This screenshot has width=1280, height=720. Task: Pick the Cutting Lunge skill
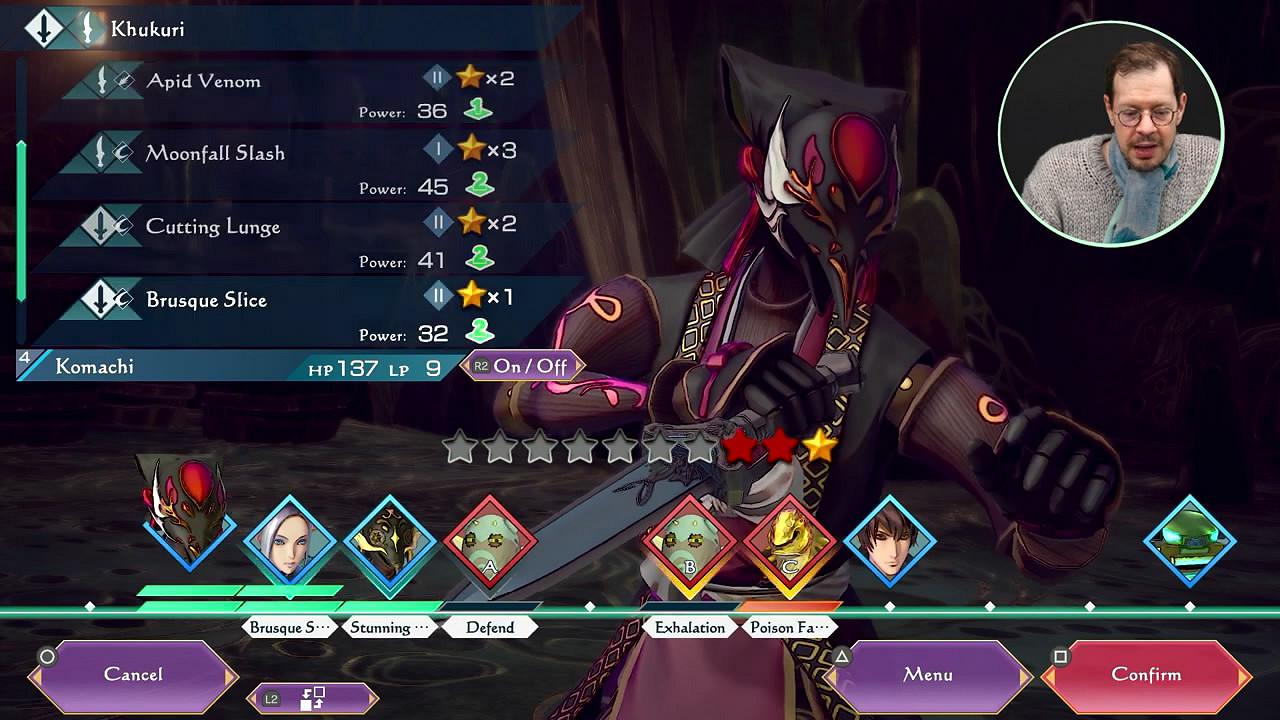[213, 227]
